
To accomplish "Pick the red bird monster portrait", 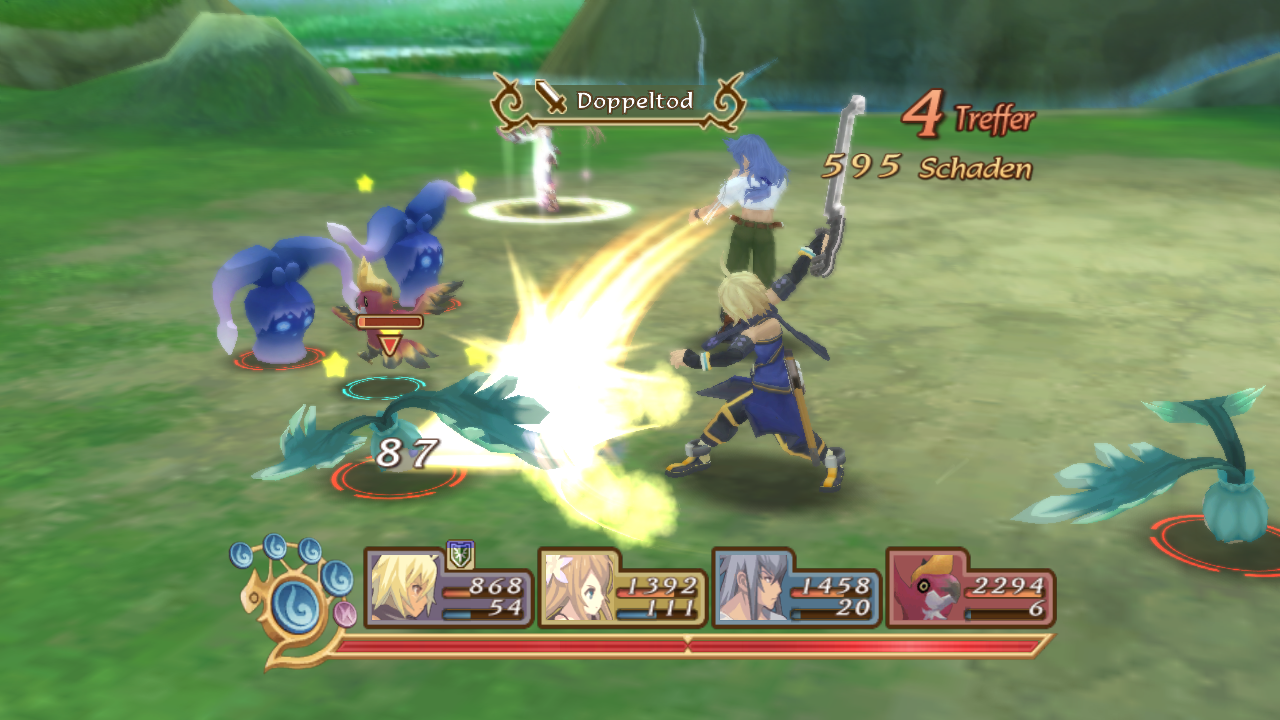I will [x=925, y=588].
